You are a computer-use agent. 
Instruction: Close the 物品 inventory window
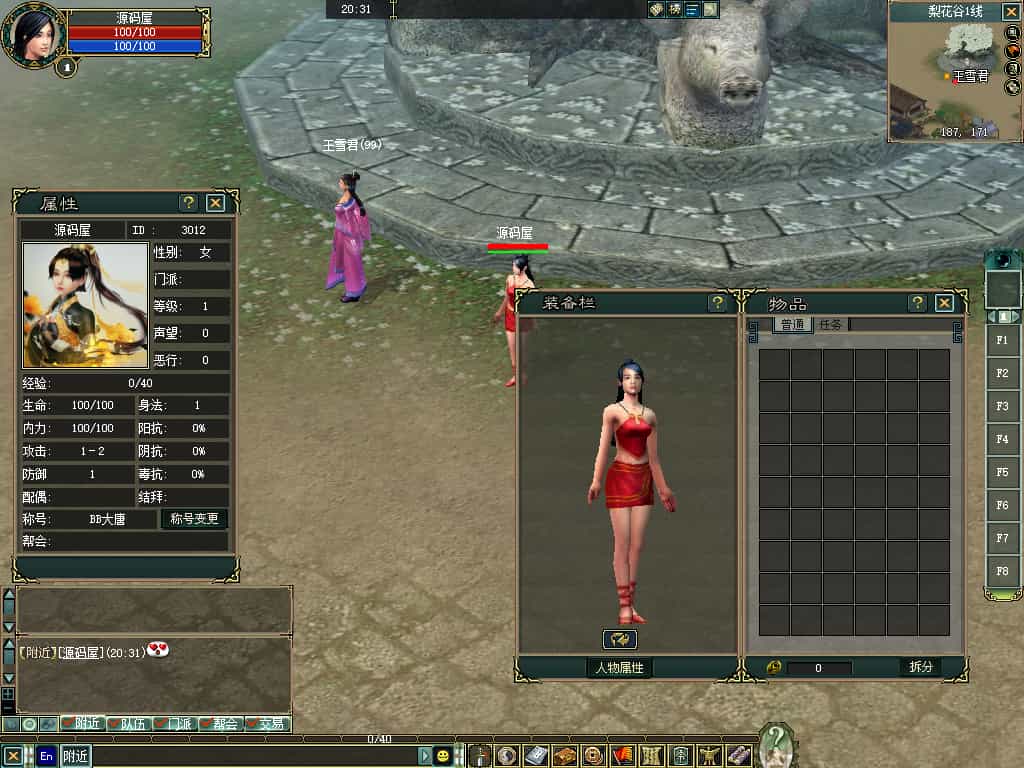click(x=944, y=303)
